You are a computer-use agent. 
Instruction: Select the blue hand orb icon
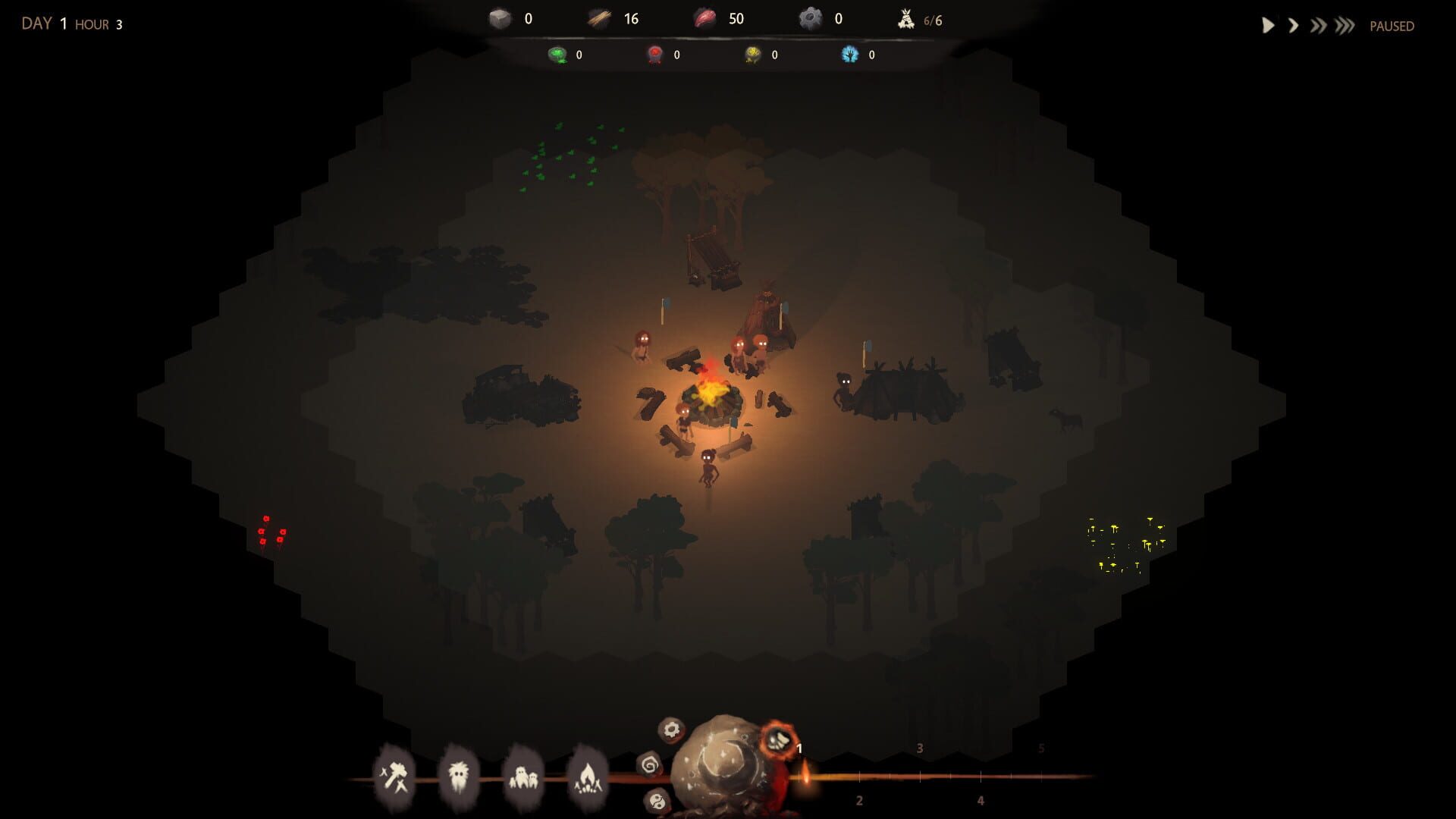pyautogui.click(x=850, y=55)
